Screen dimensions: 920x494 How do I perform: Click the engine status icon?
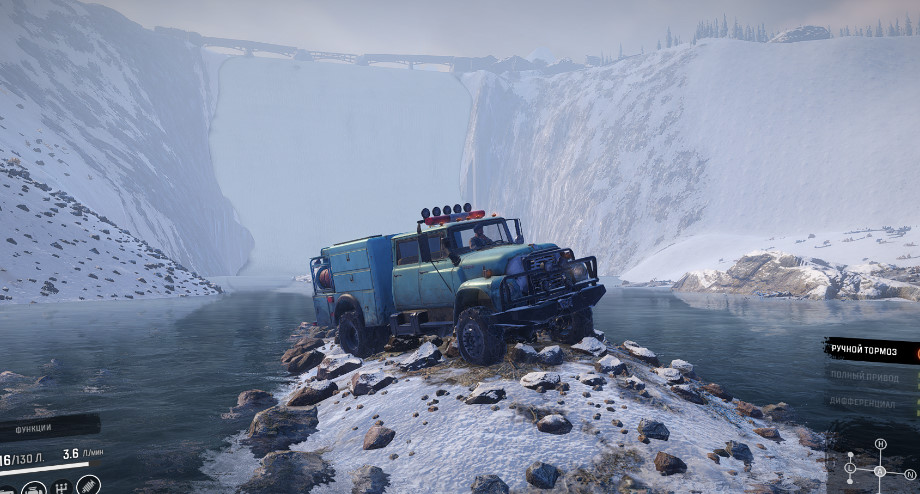34,489
